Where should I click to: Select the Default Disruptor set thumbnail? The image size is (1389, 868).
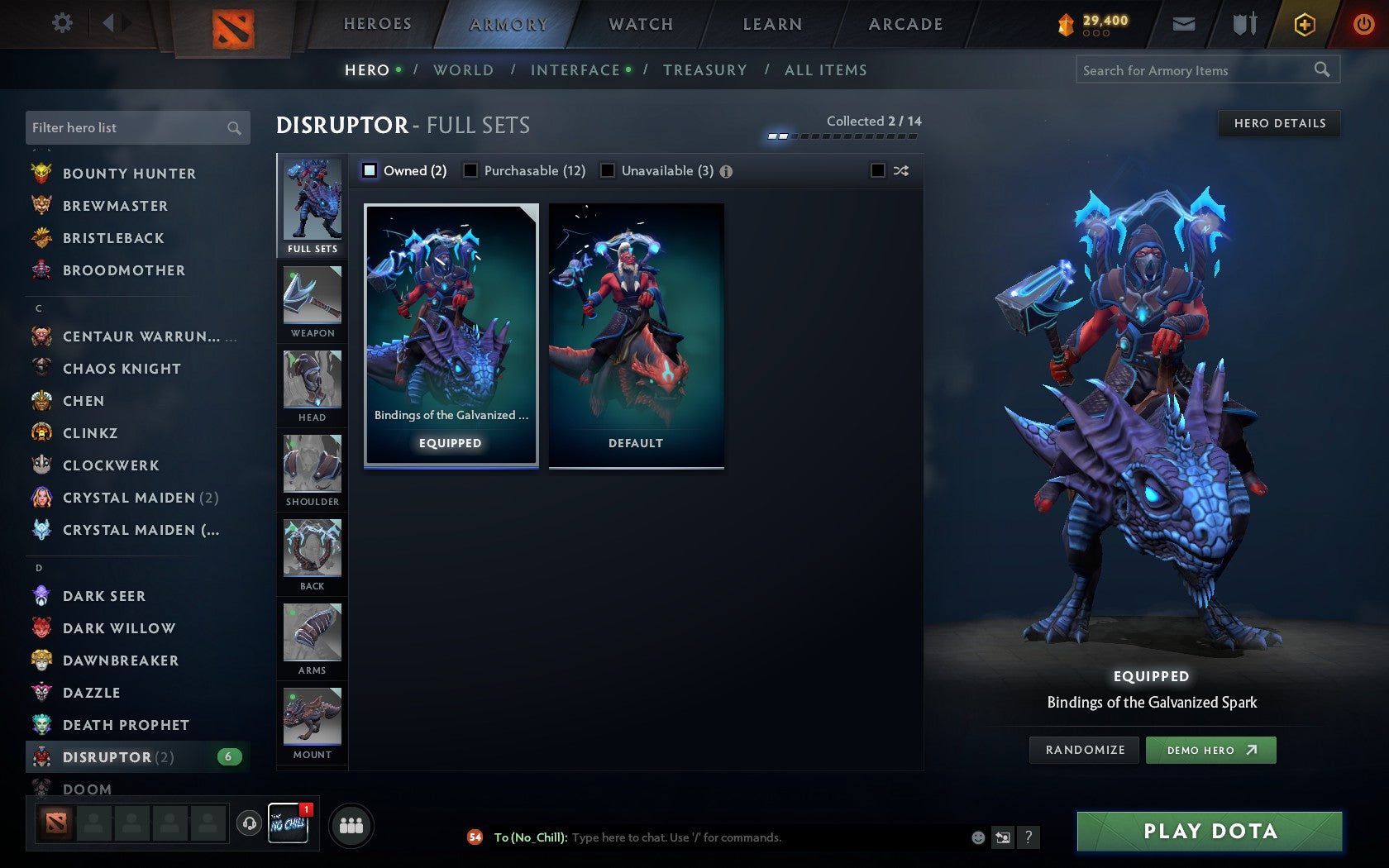[x=635, y=335]
